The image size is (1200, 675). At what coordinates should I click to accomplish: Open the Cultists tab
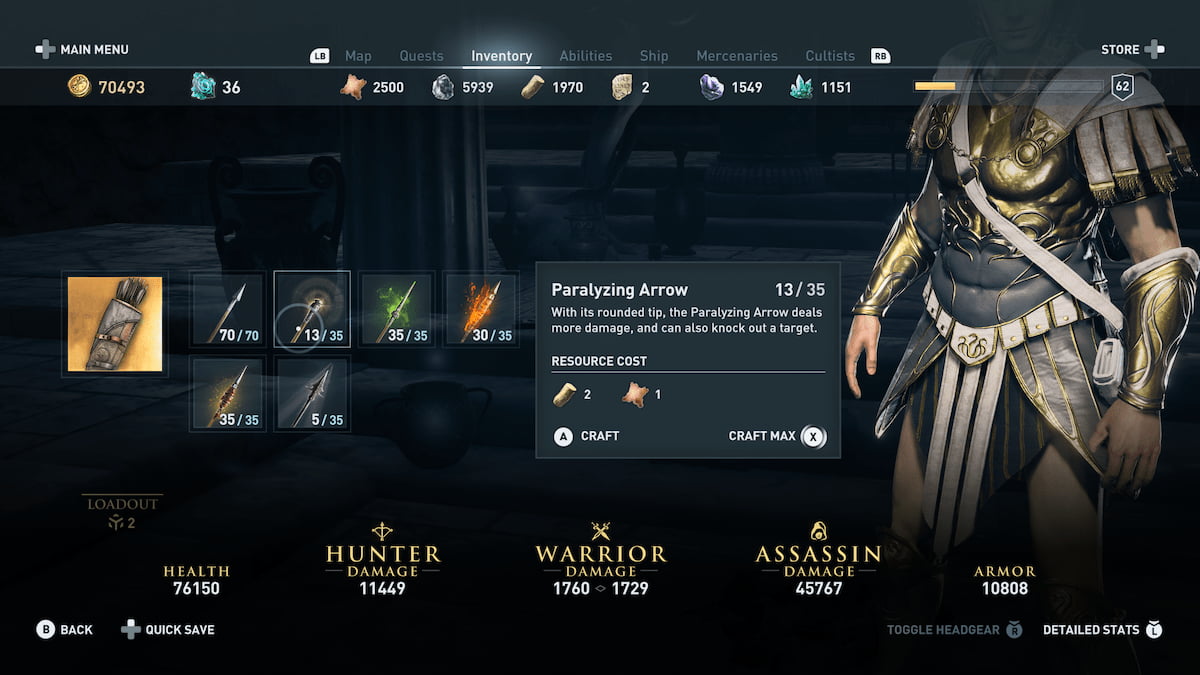(830, 56)
